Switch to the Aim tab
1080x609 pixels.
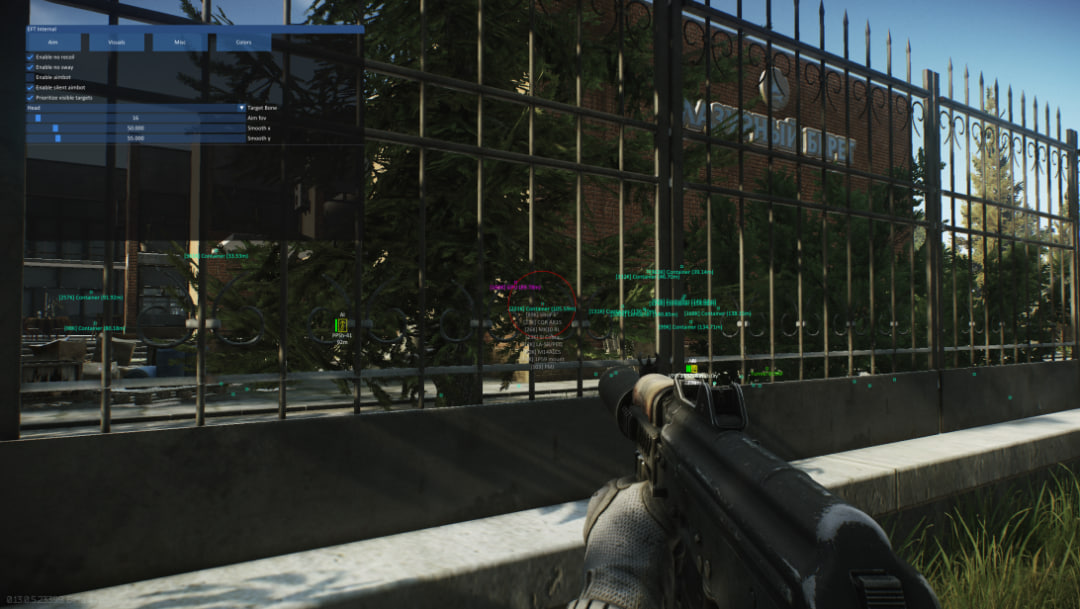[53, 43]
